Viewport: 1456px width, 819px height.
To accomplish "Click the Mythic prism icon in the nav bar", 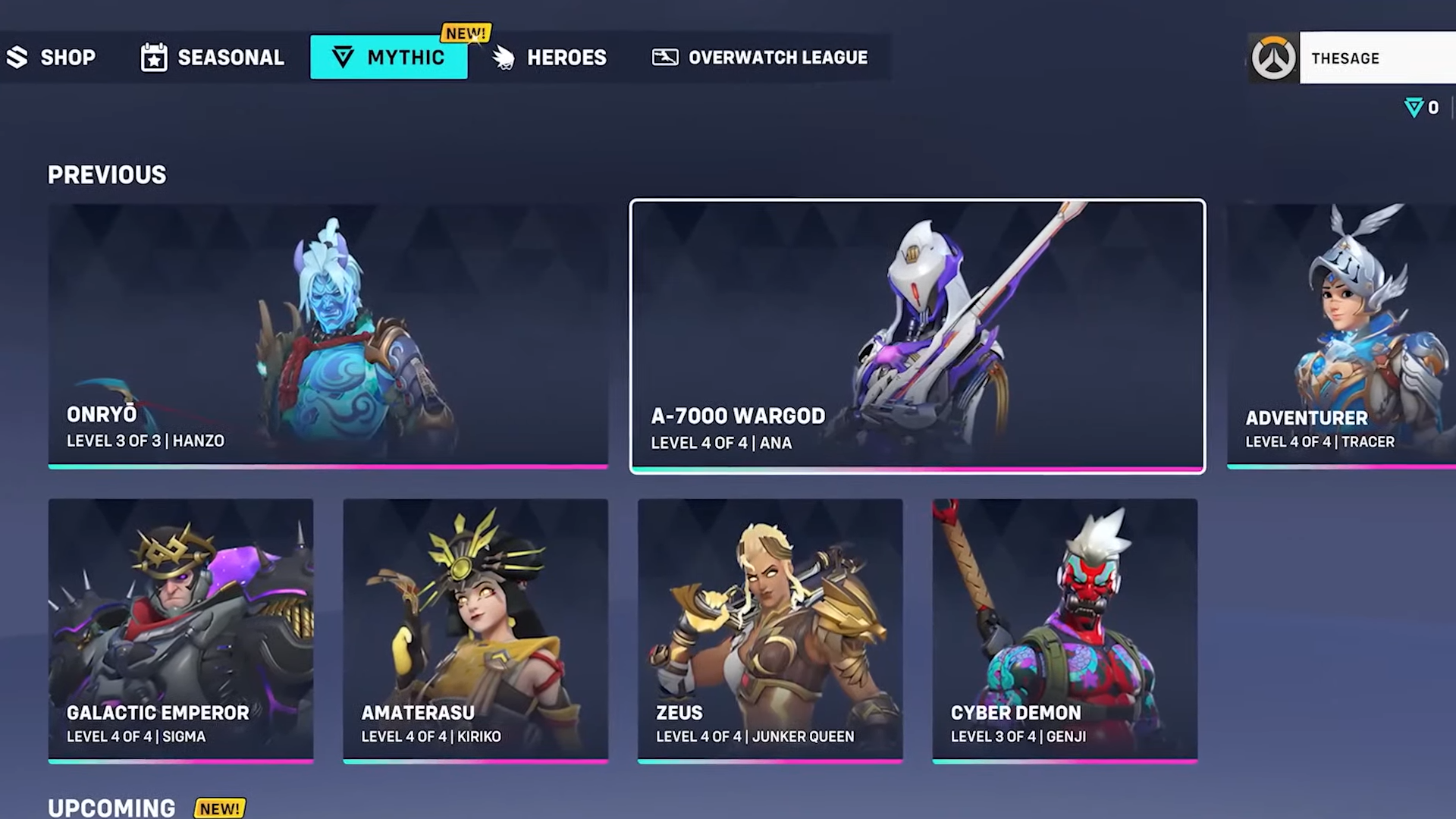I will pyautogui.click(x=344, y=57).
